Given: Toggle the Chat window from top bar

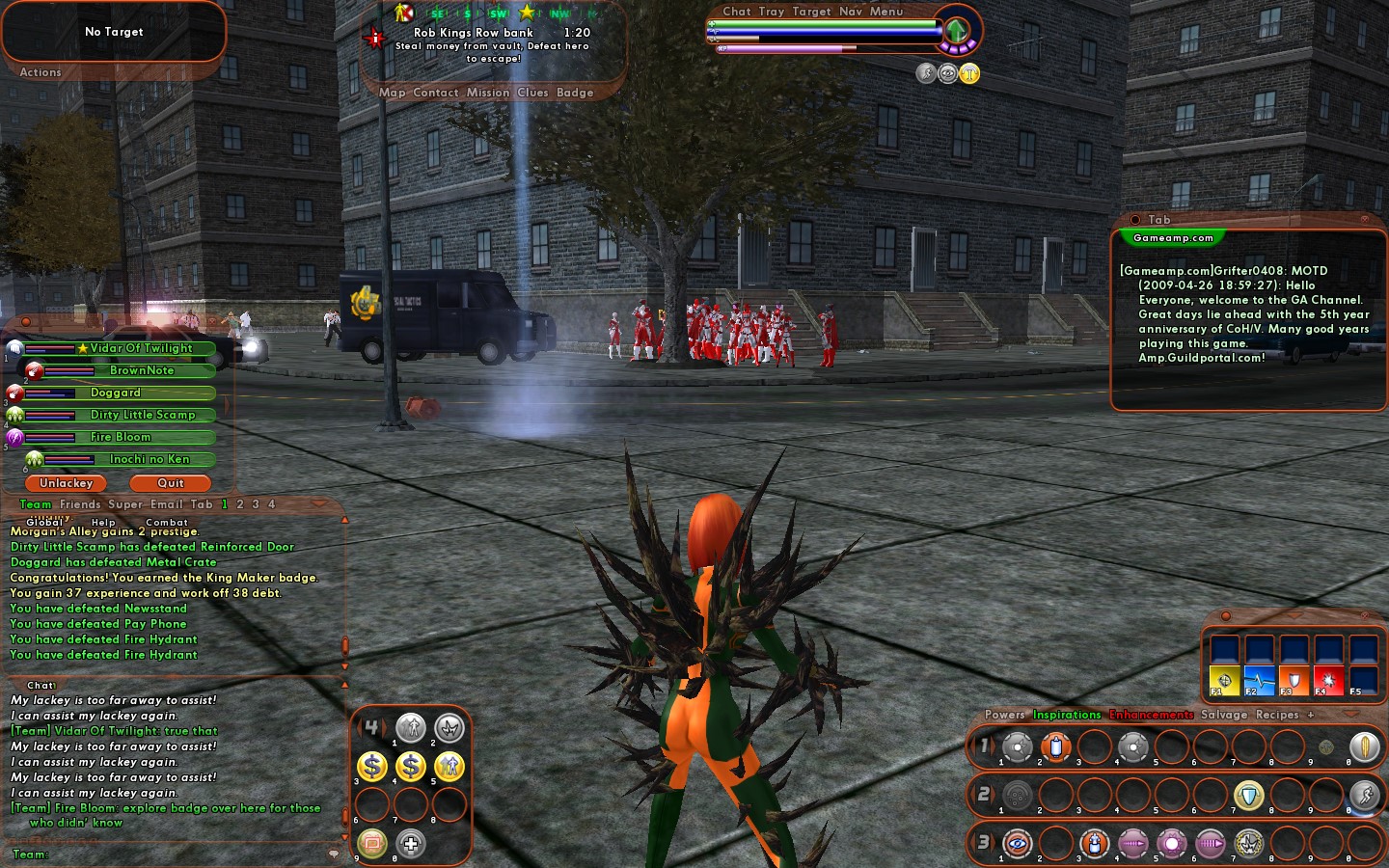Looking at the screenshot, I should [737, 12].
